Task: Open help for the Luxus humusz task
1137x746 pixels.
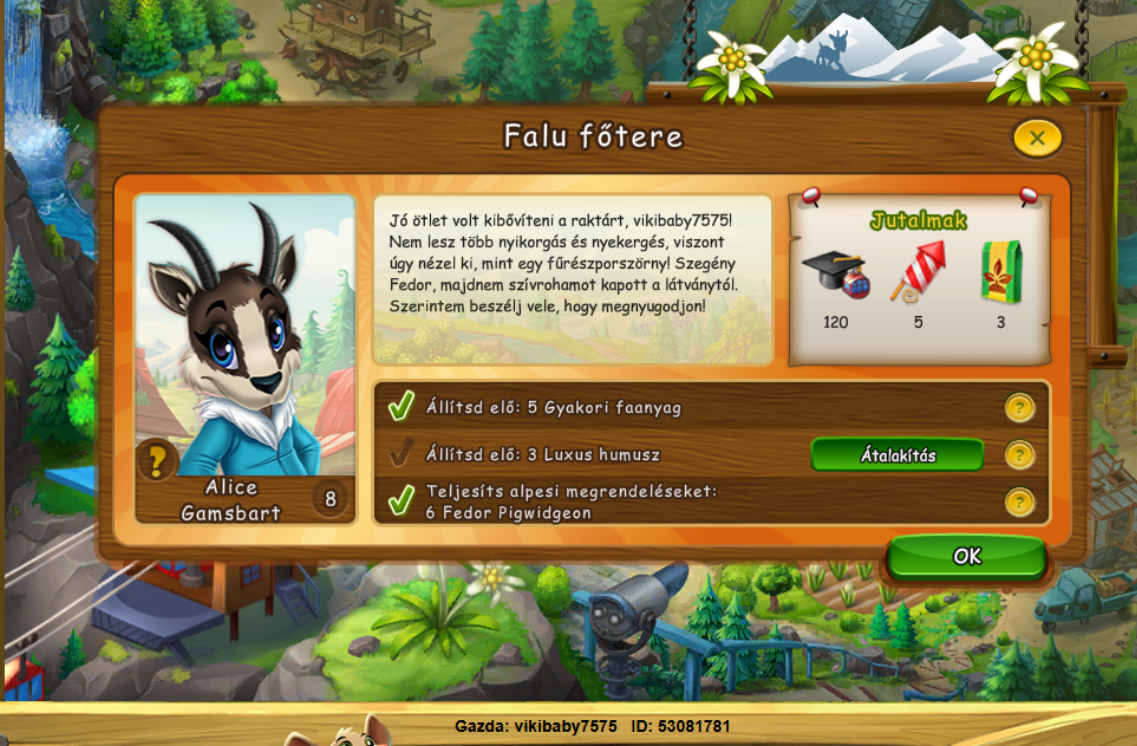Action: 1019,455
